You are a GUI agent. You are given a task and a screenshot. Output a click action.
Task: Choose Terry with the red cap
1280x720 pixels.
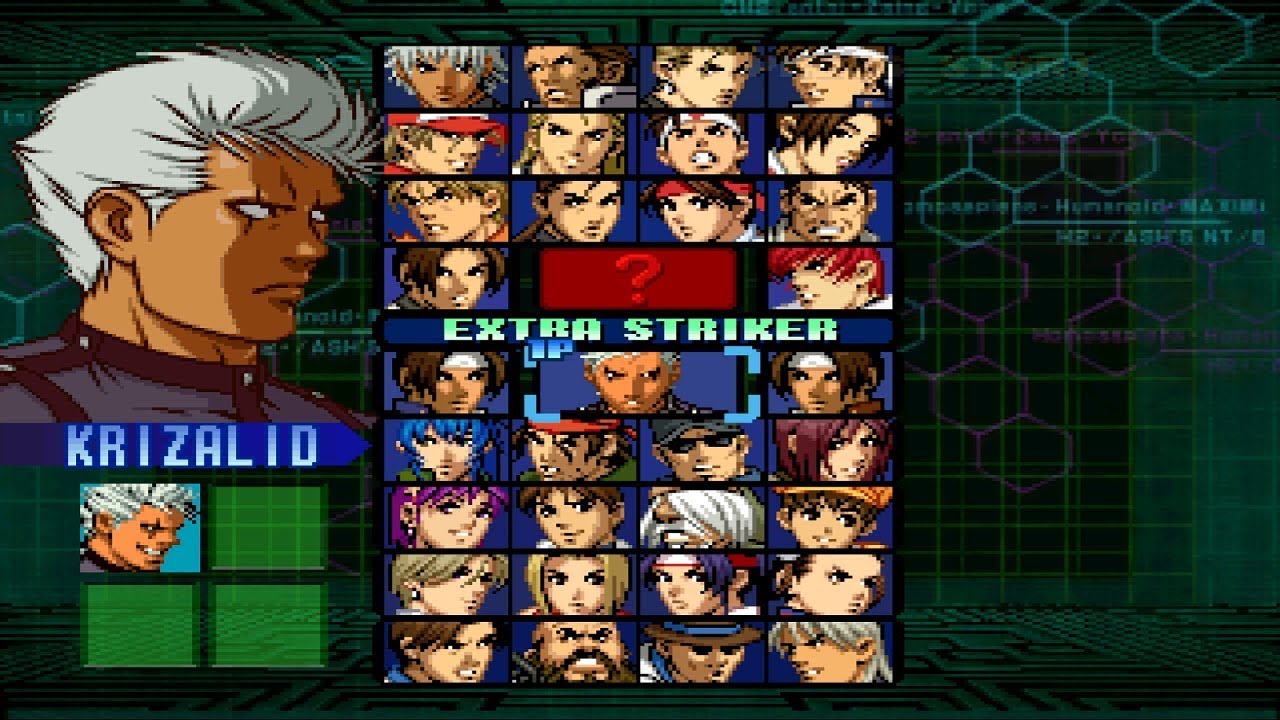tap(446, 143)
